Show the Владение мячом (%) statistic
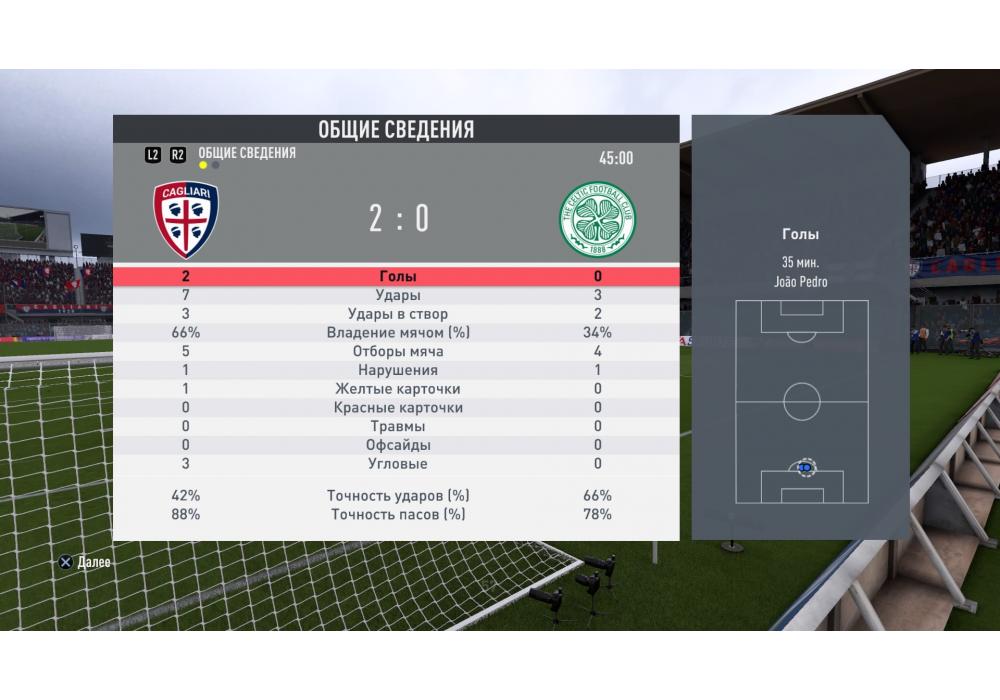The height and width of the screenshot is (700, 1000). (397, 333)
